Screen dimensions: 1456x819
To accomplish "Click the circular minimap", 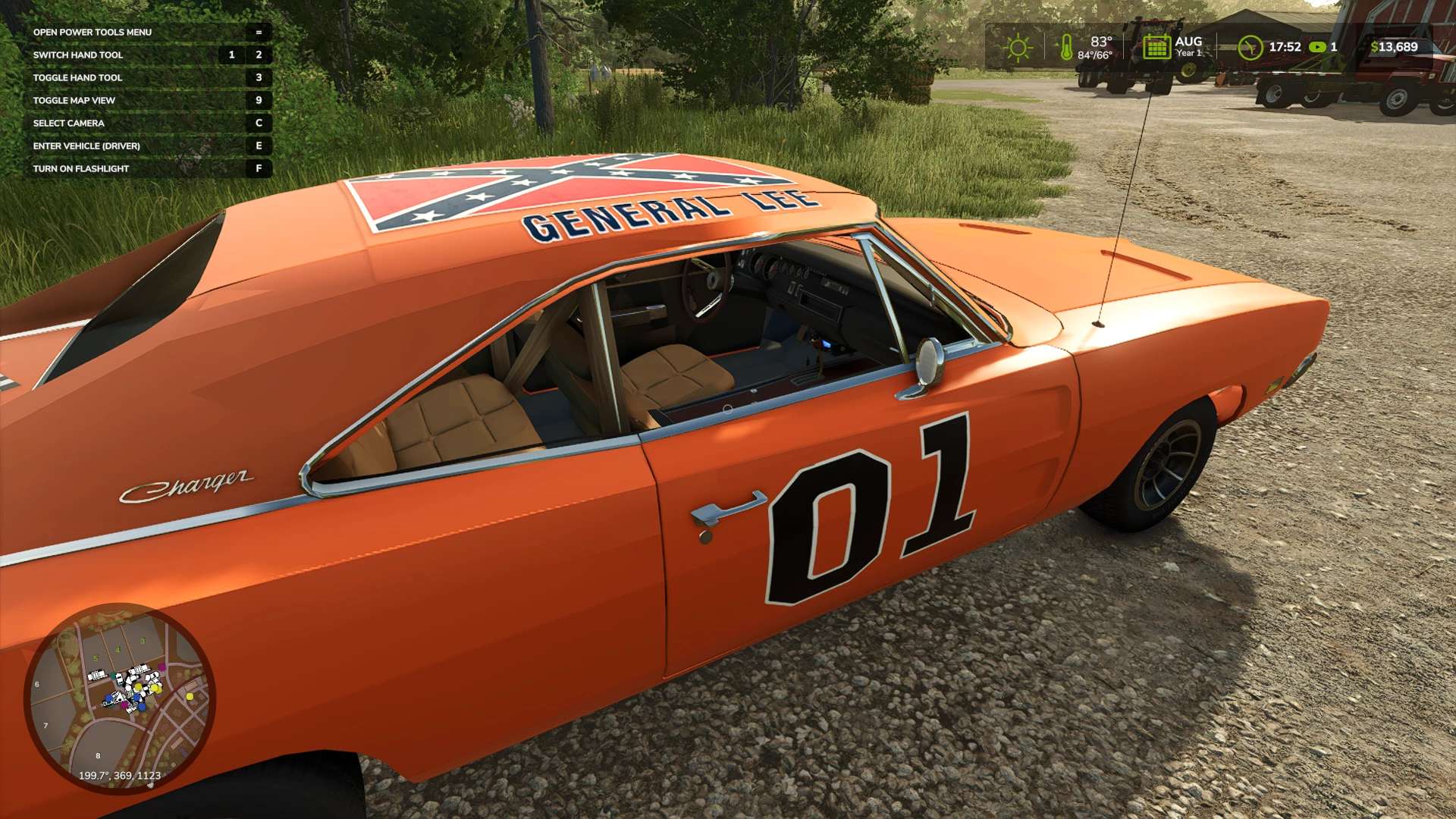I will (120, 698).
